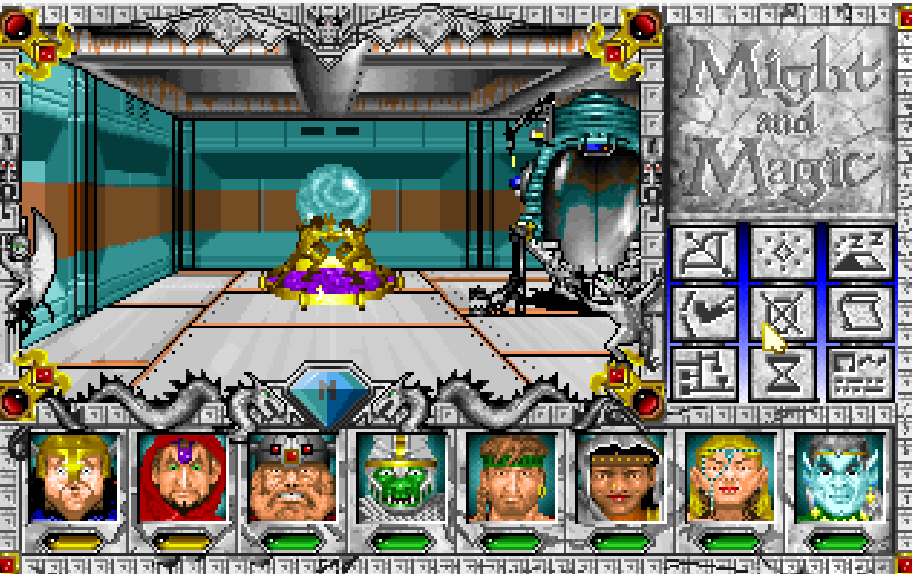Viewport: 912px width, 574px height.
Task: Choose the bearded dwarf in steel helmet
Action: 292,477
